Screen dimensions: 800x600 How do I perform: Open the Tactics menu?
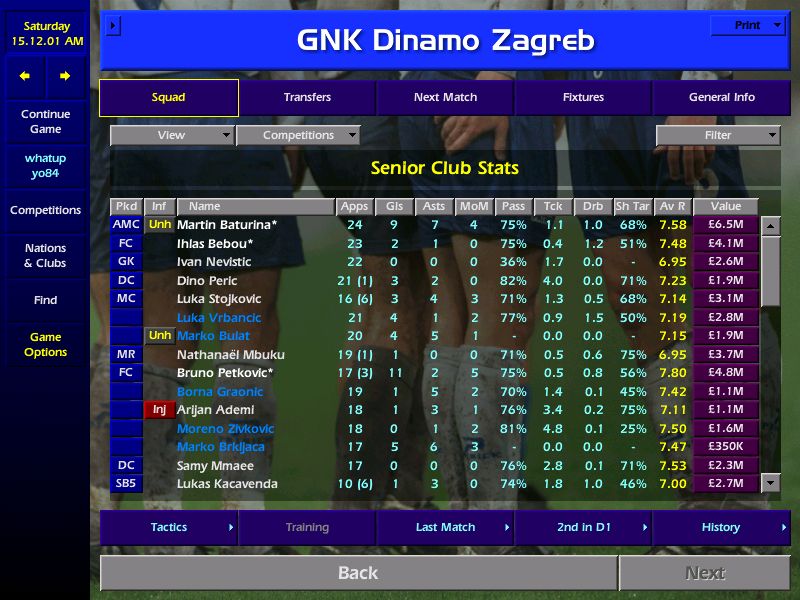click(x=169, y=527)
